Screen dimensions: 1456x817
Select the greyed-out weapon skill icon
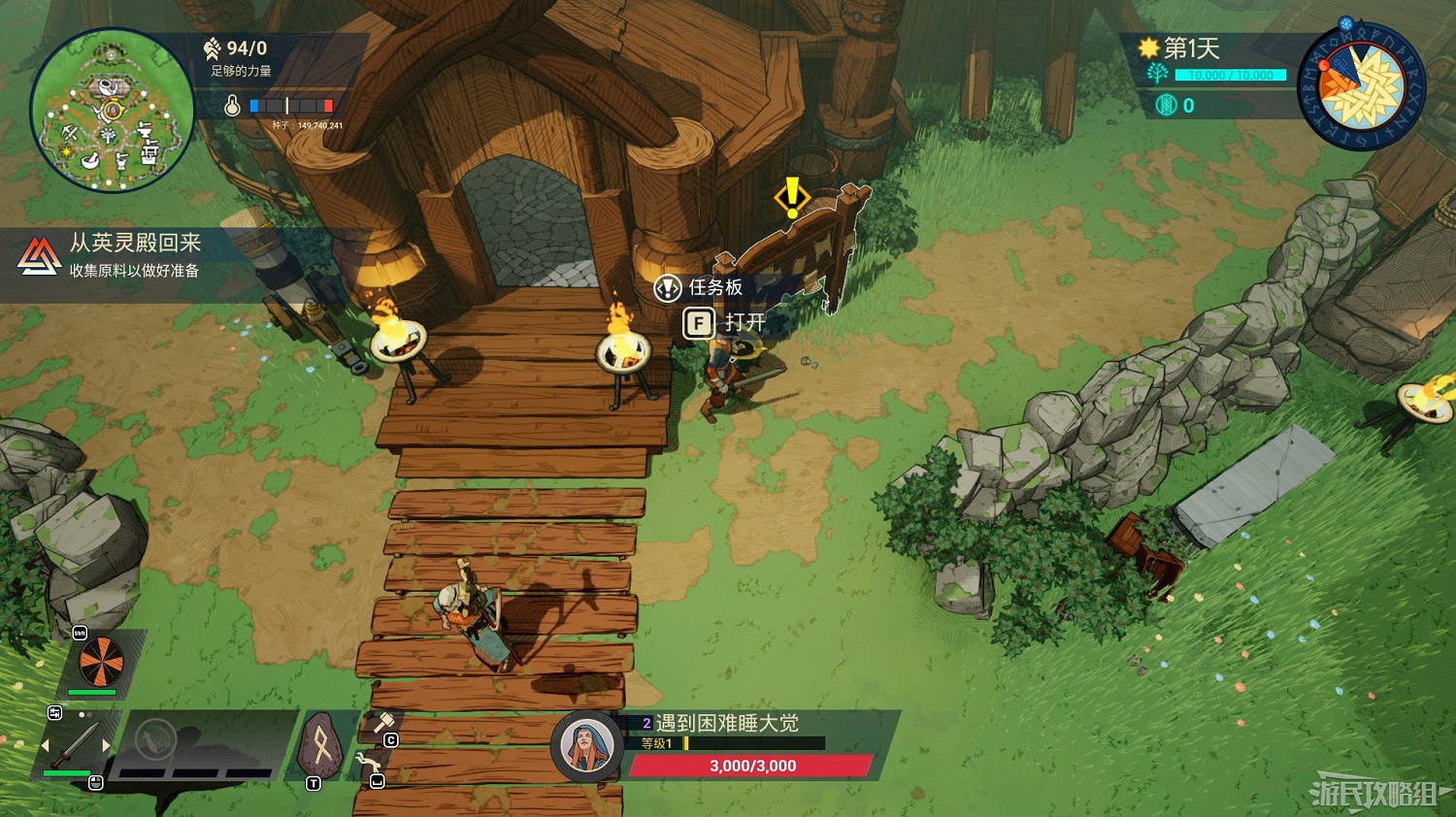154,741
